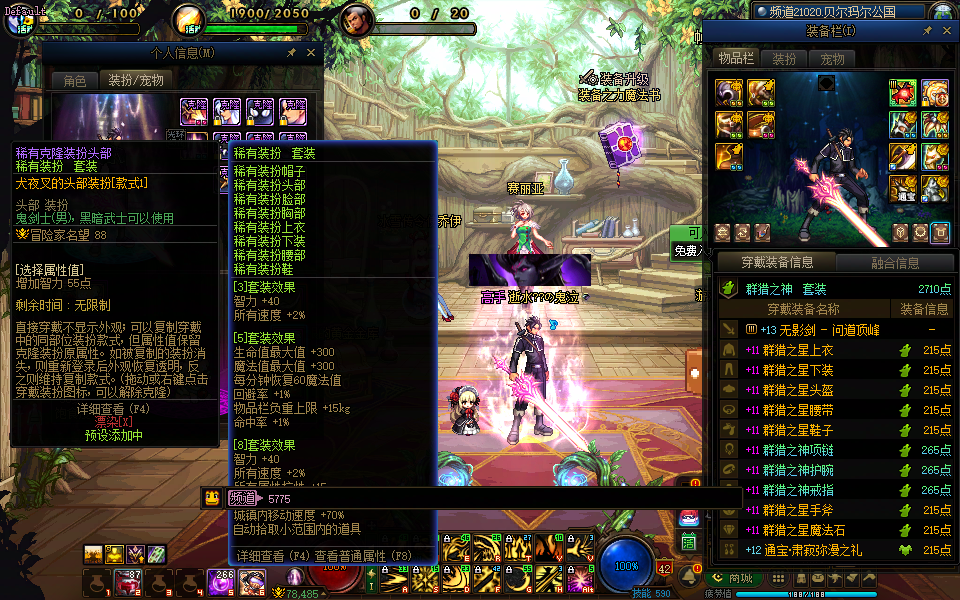This screenshot has width=960, height=600.
Task: Select the 频道 chat channel selector
Action: (242, 498)
